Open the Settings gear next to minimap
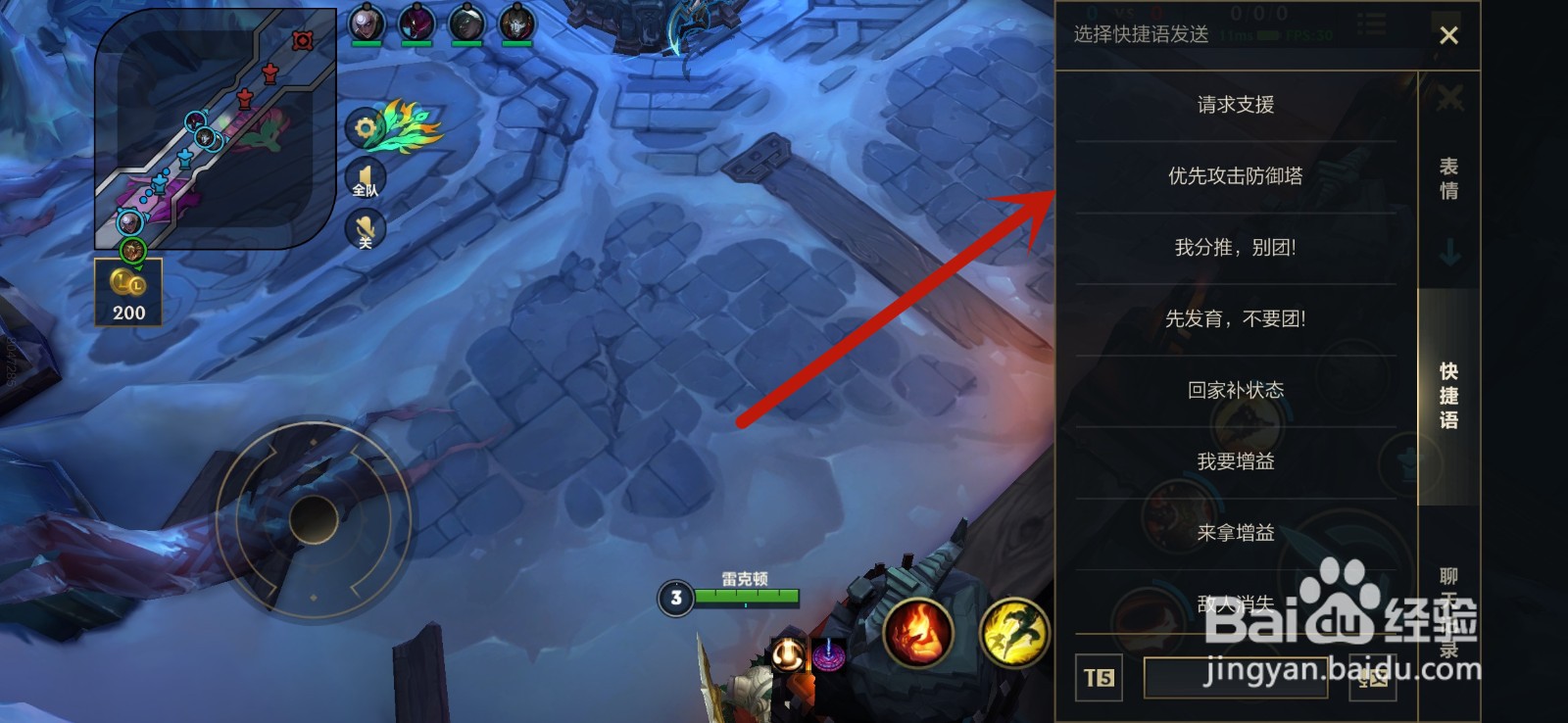This screenshot has width=1568, height=723. click(x=364, y=126)
